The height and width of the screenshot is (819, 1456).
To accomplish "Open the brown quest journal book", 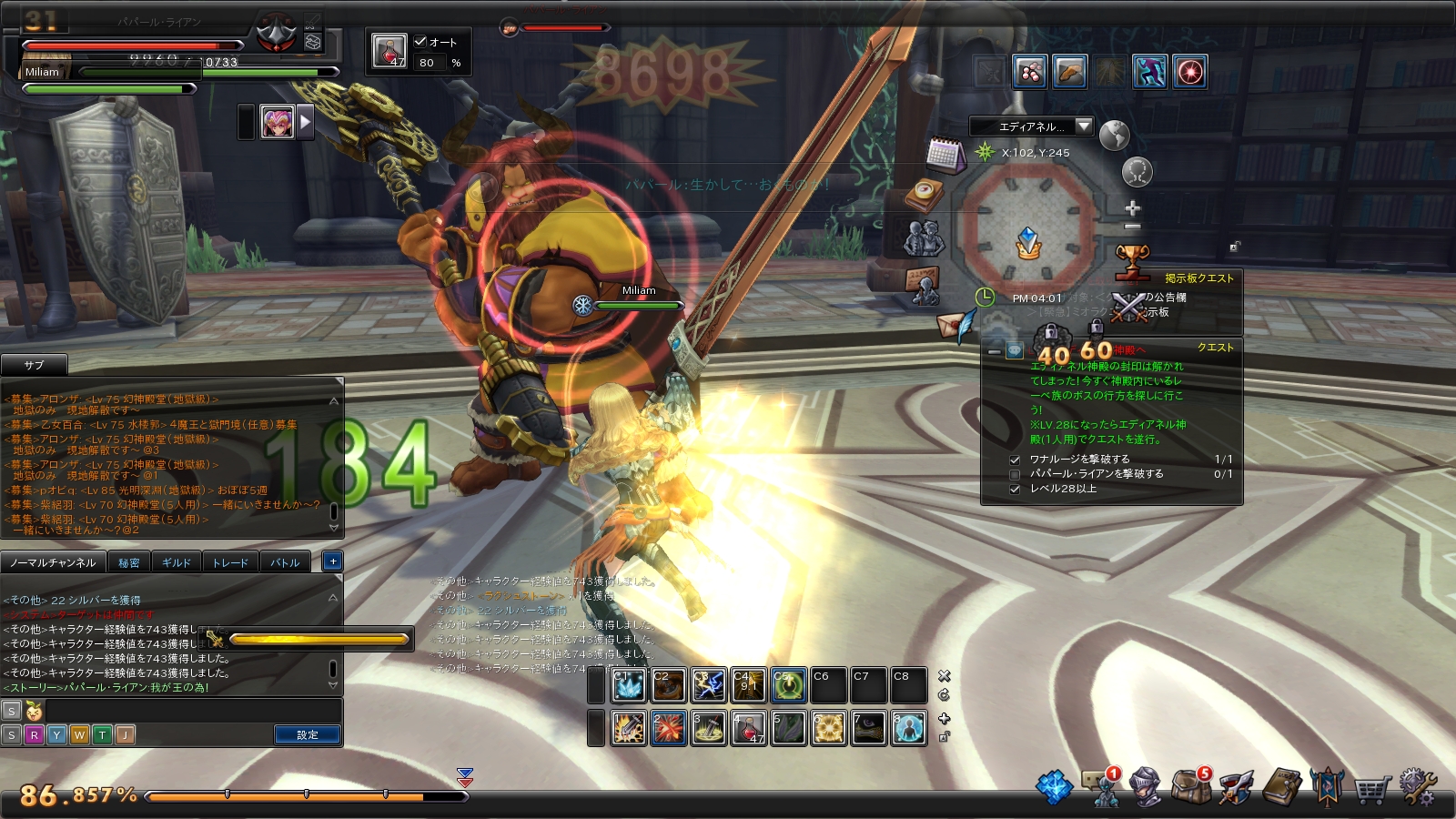I will pos(1282,786).
